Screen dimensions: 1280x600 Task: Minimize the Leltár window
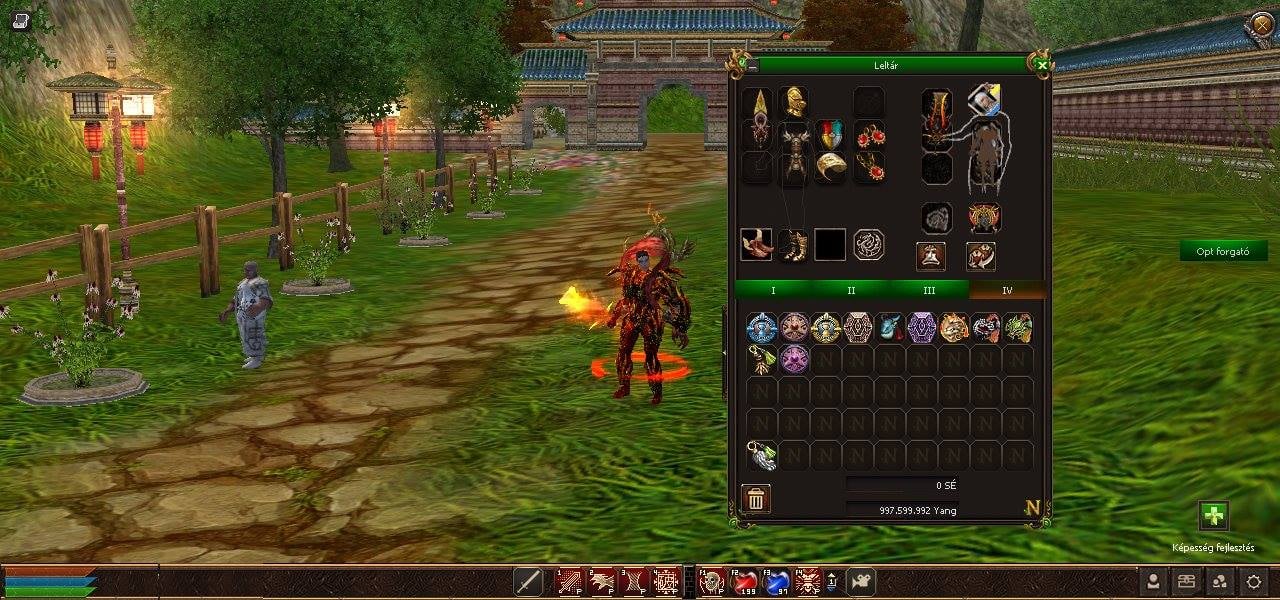[x=753, y=65]
